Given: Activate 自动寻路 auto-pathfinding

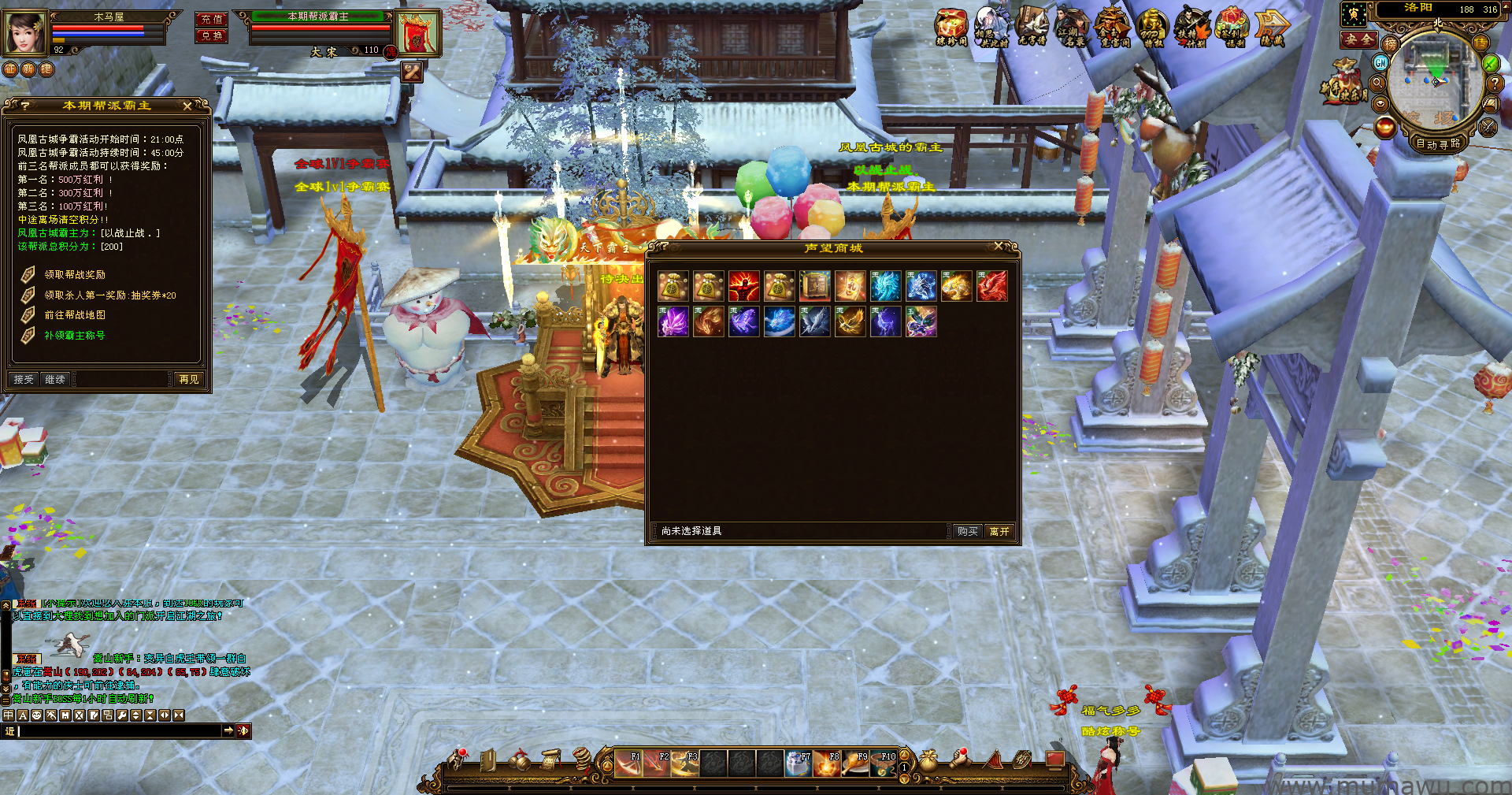Looking at the screenshot, I should 1437,144.
